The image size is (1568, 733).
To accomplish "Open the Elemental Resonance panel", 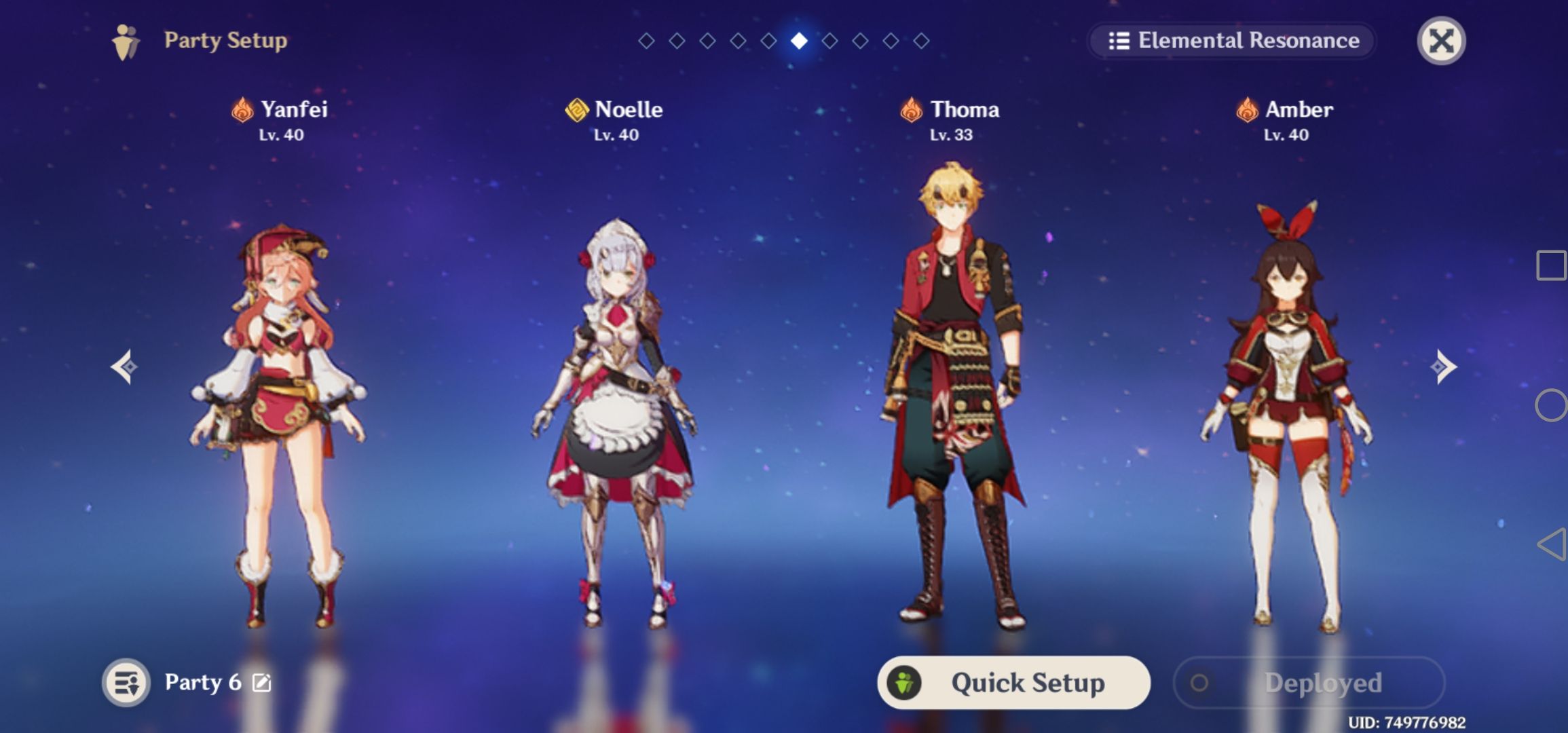I will coord(1232,41).
